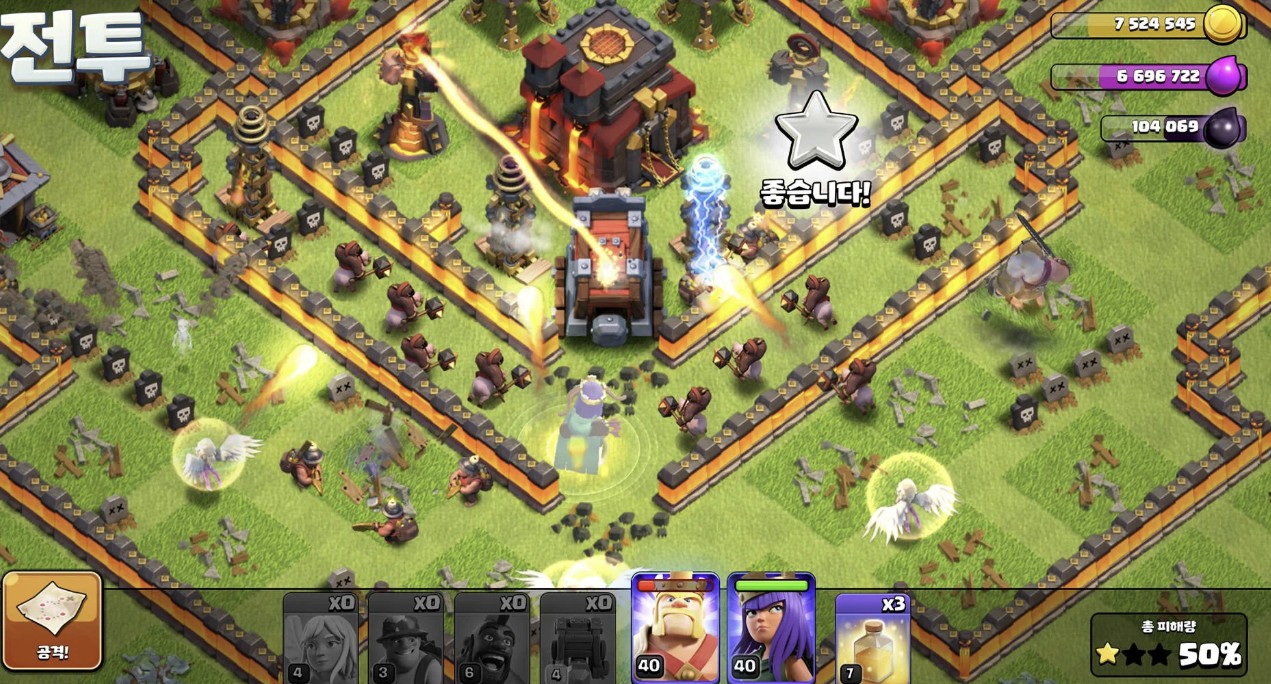Pick the depleted Miner troop slot

(405, 638)
